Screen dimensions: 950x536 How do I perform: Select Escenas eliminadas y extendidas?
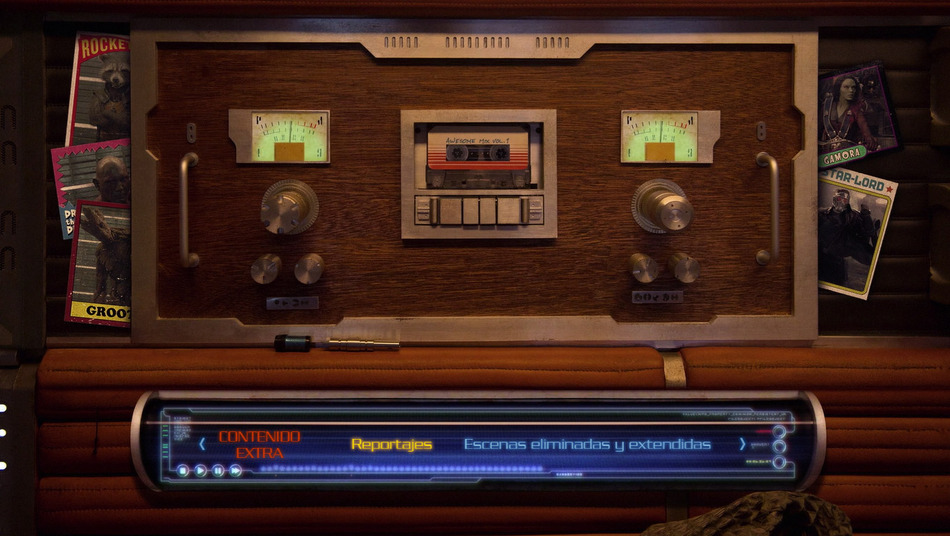587,444
